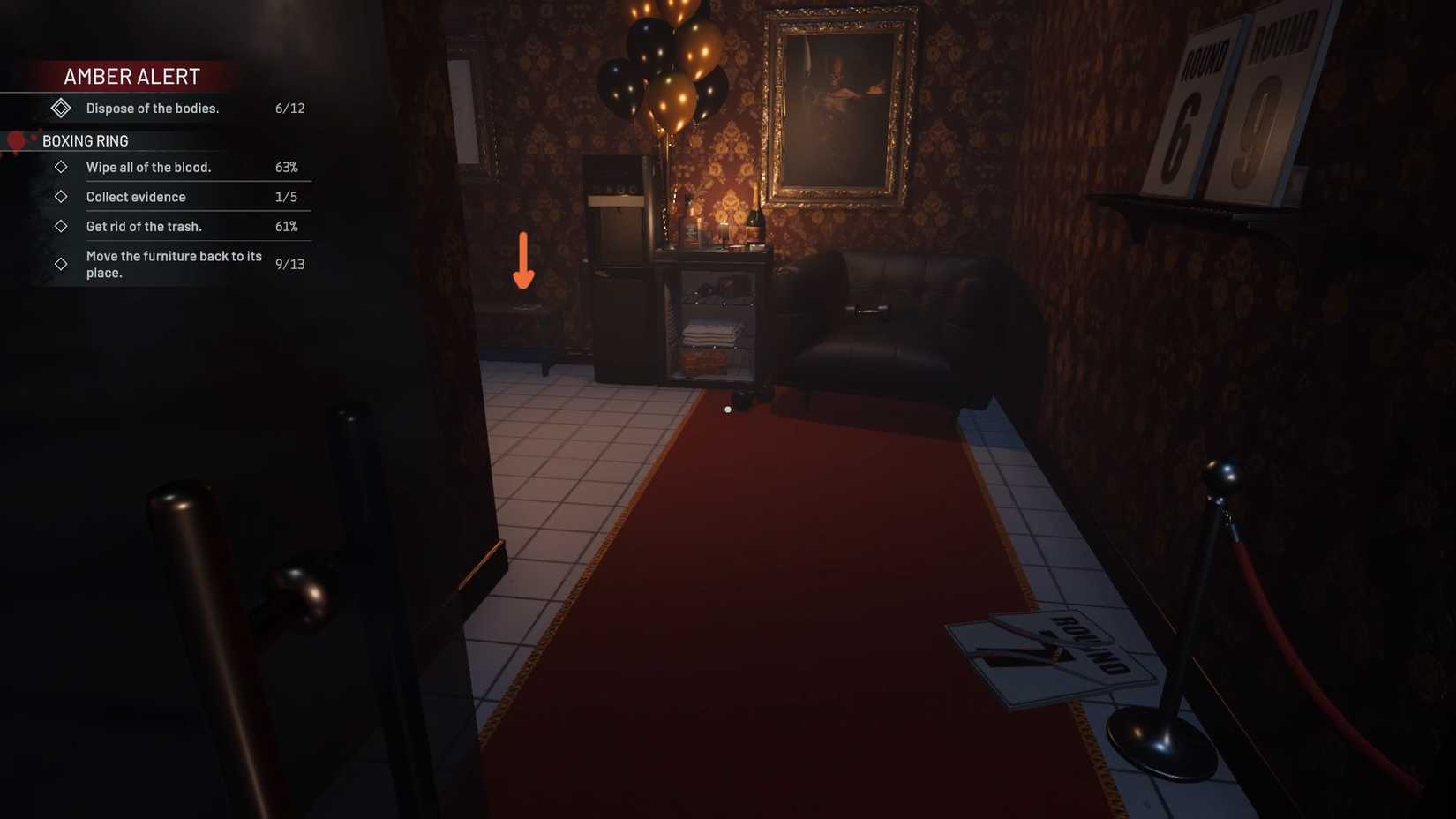The width and height of the screenshot is (1456, 819).
Task: Select the Wipe all of the blood diamond marker
Action: (61, 167)
